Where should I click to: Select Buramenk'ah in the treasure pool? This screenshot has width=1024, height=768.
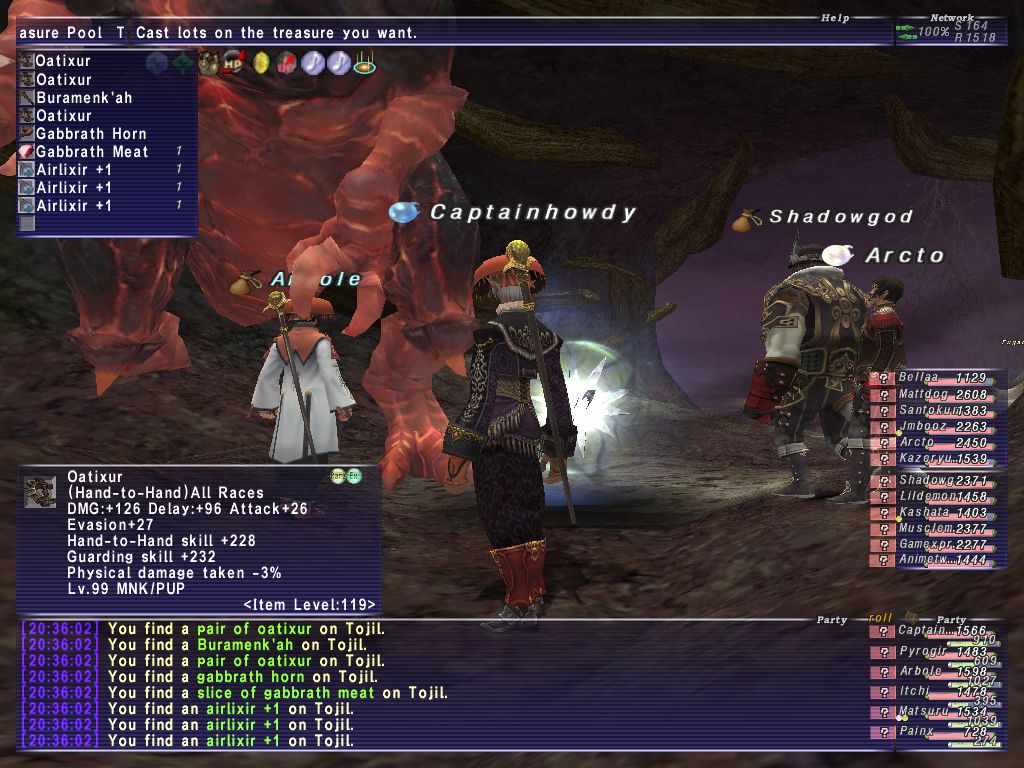point(84,98)
